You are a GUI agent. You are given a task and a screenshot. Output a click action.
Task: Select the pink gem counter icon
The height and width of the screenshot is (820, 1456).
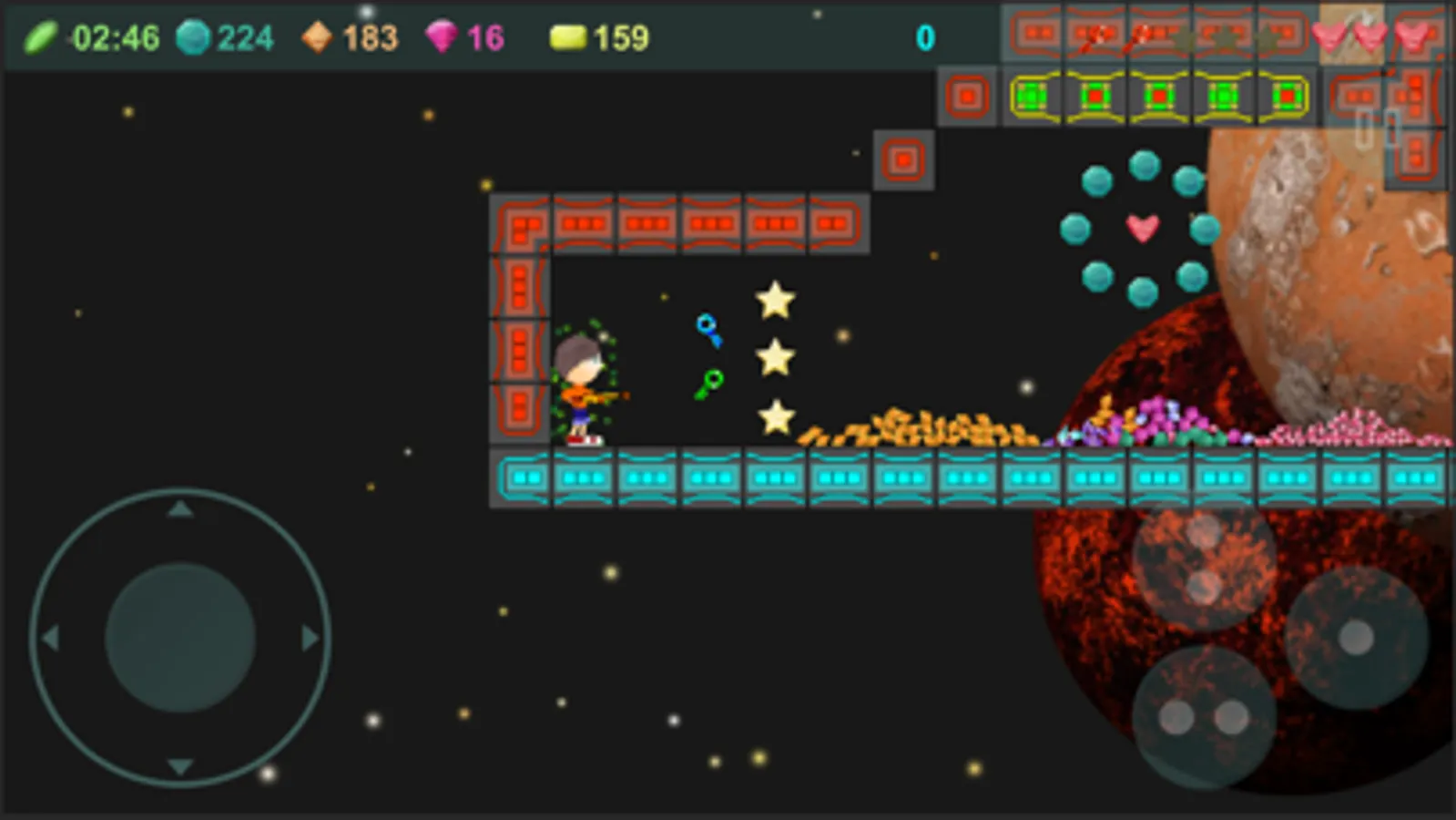tap(443, 36)
